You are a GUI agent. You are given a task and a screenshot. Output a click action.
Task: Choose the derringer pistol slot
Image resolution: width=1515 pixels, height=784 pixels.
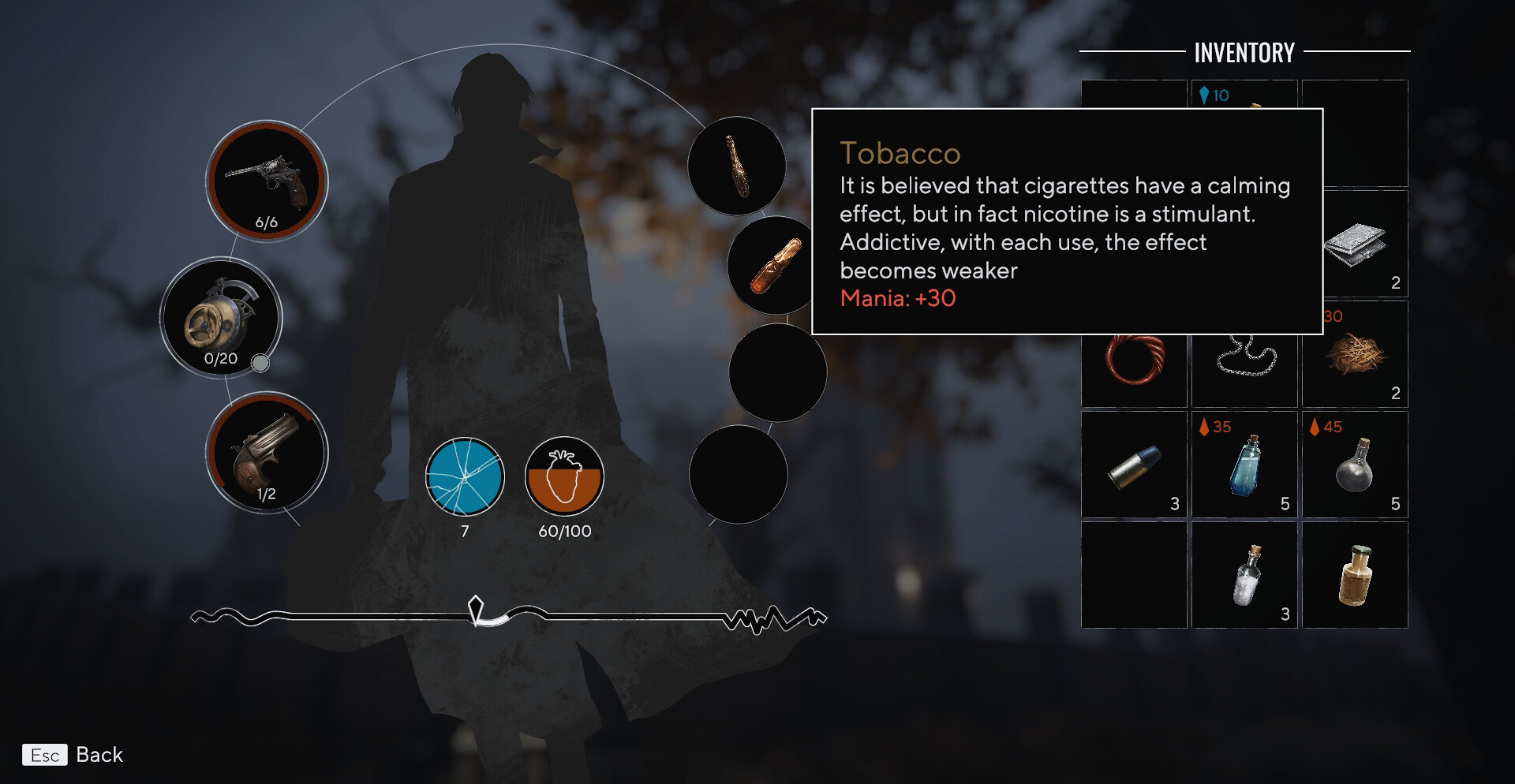(x=266, y=454)
